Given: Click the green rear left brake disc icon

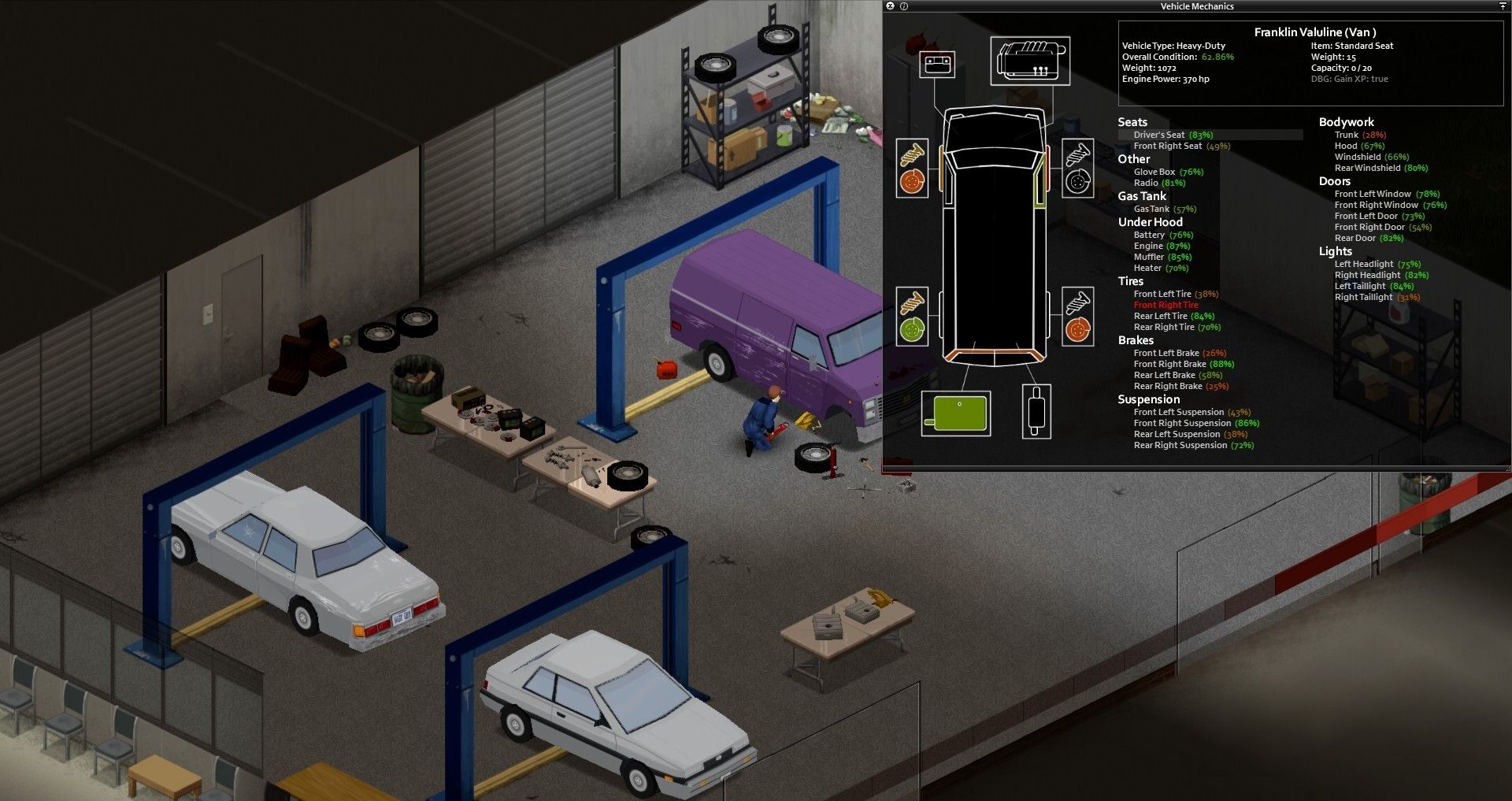Looking at the screenshot, I should [x=912, y=331].
